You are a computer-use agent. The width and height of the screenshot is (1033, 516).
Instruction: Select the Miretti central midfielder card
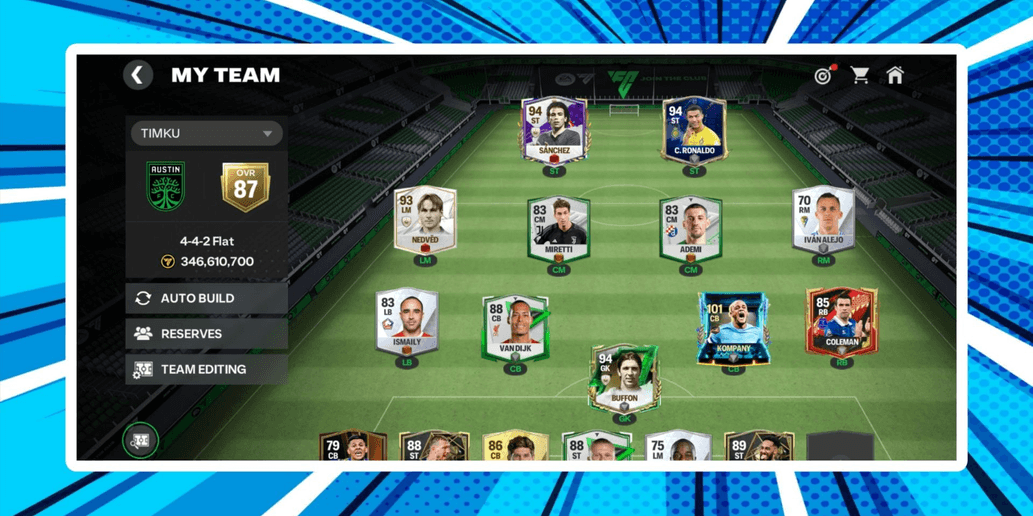tap(558, 229)
